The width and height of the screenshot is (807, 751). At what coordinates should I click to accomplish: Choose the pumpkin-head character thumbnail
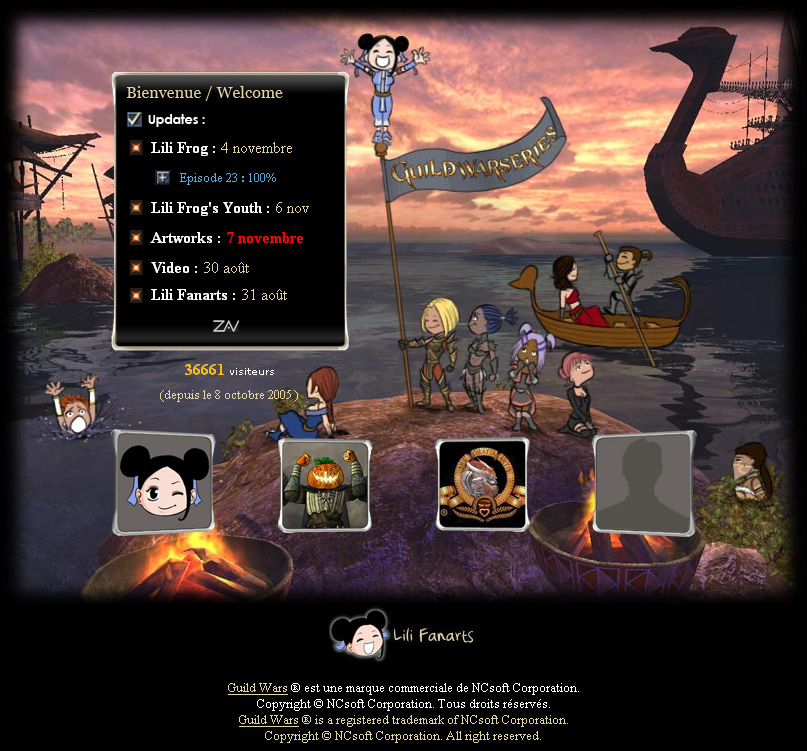pyautogui.click(x=324, y=485)
